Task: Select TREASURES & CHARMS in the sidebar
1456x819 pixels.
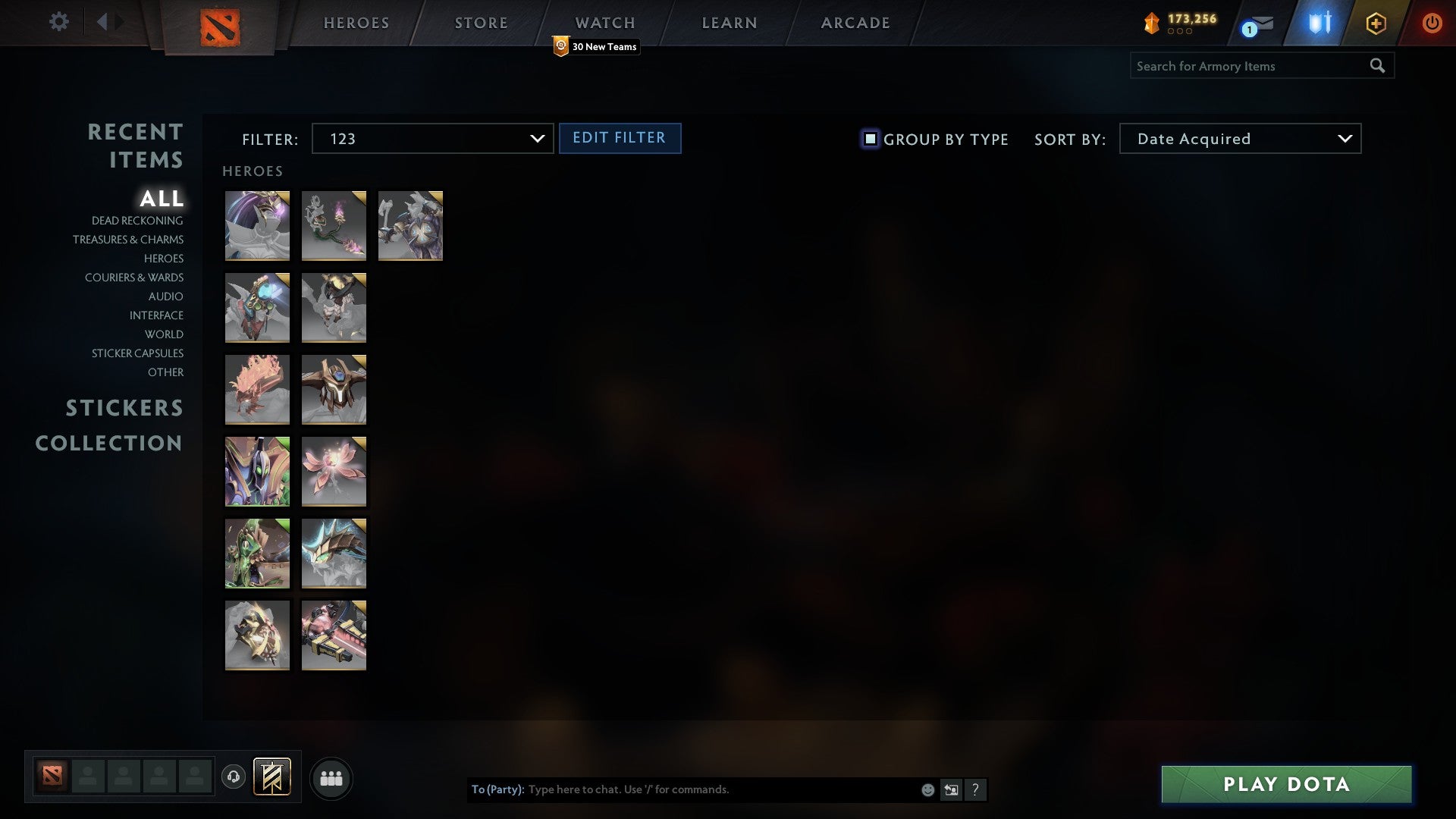Action: pos(128,240)
